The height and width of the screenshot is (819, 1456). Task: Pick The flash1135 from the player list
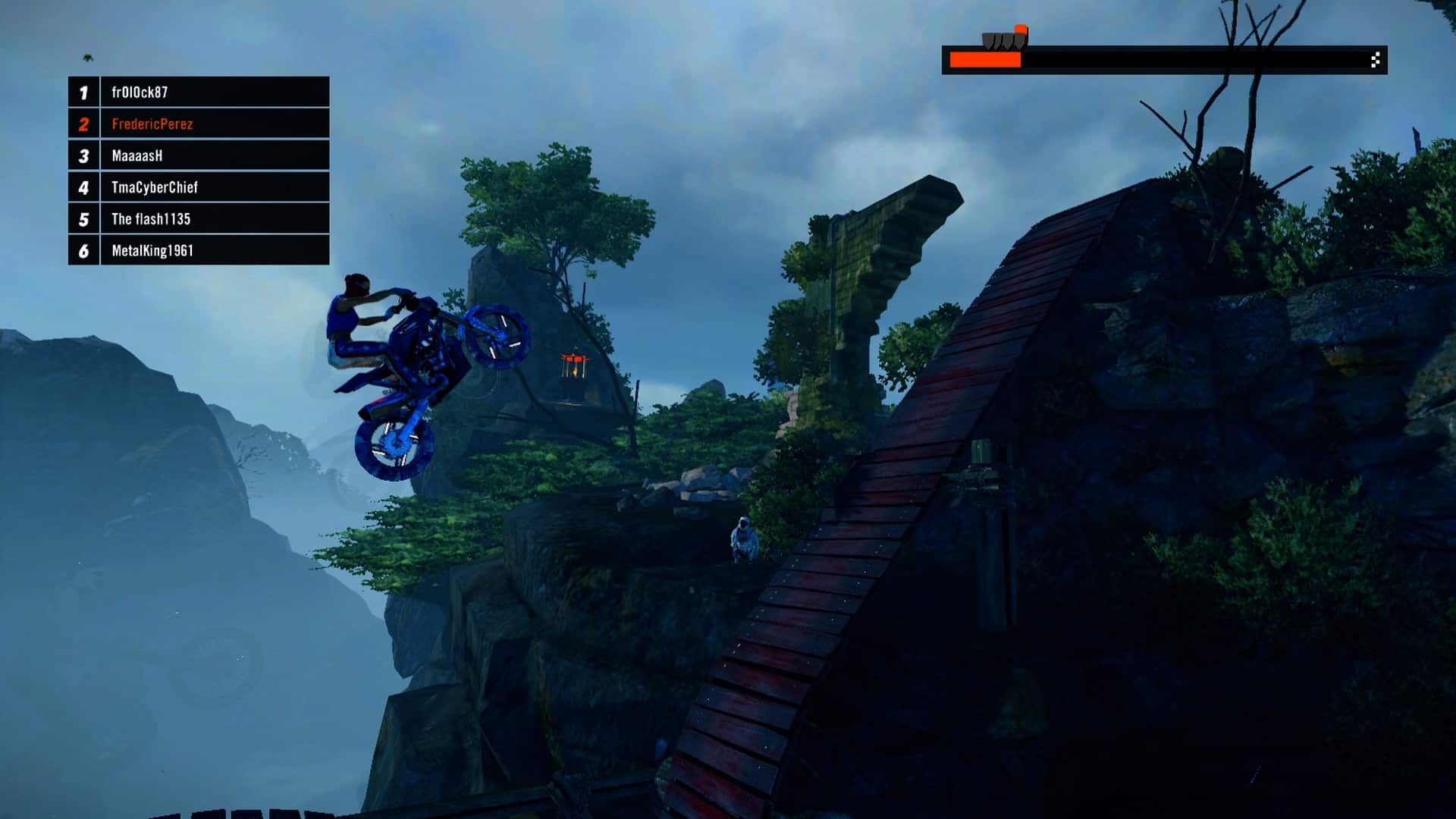coord(199,219)
